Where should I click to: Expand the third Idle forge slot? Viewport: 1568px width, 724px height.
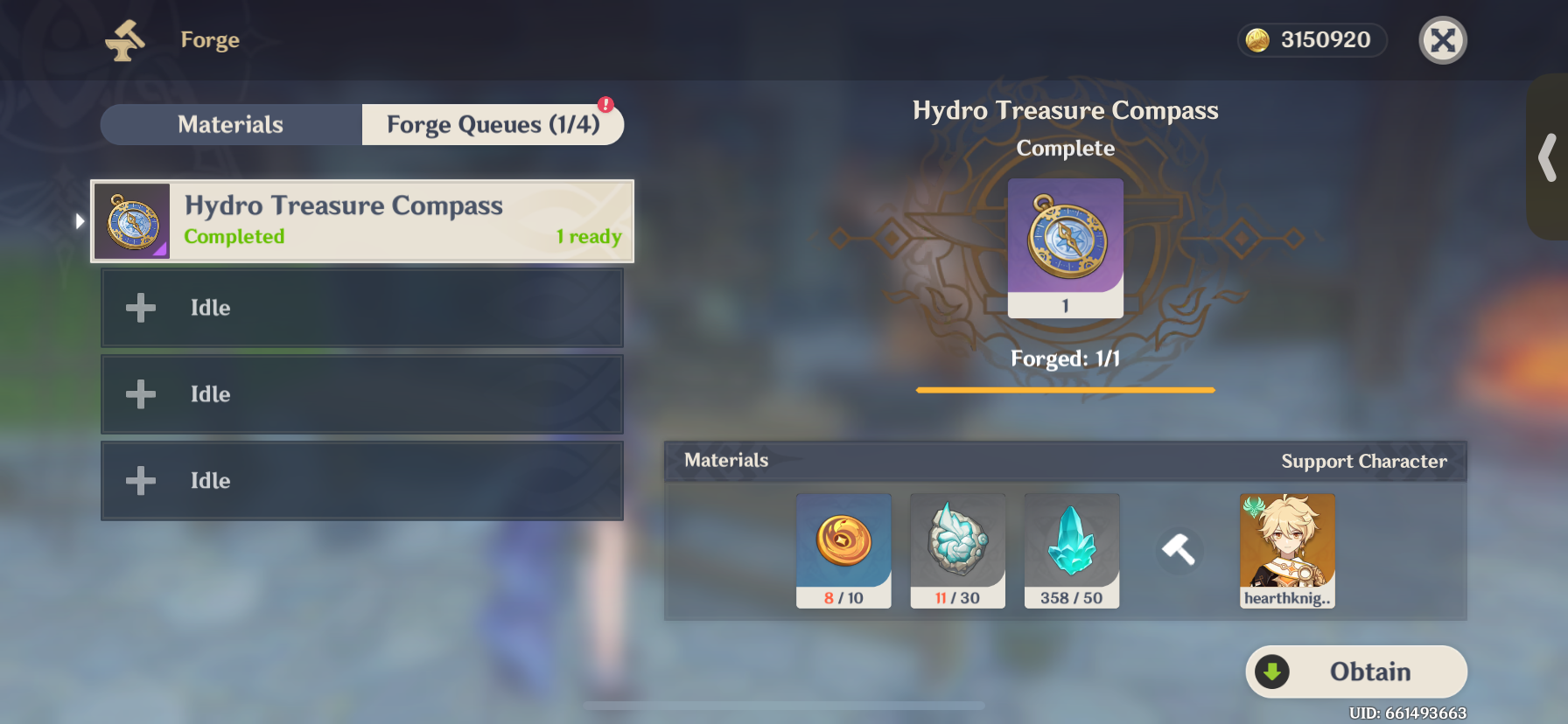coord(361,480)
